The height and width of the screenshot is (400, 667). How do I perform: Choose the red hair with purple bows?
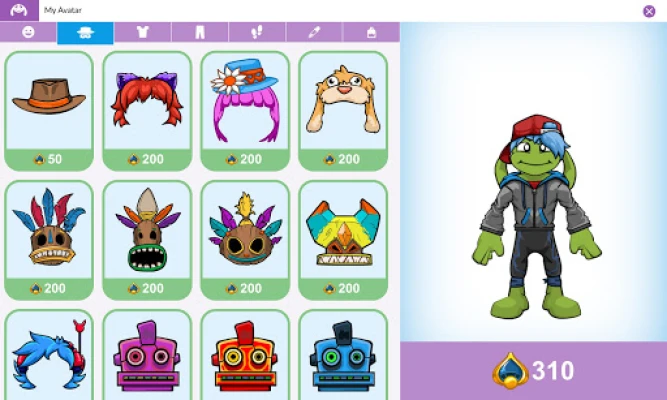click(147, 110)
